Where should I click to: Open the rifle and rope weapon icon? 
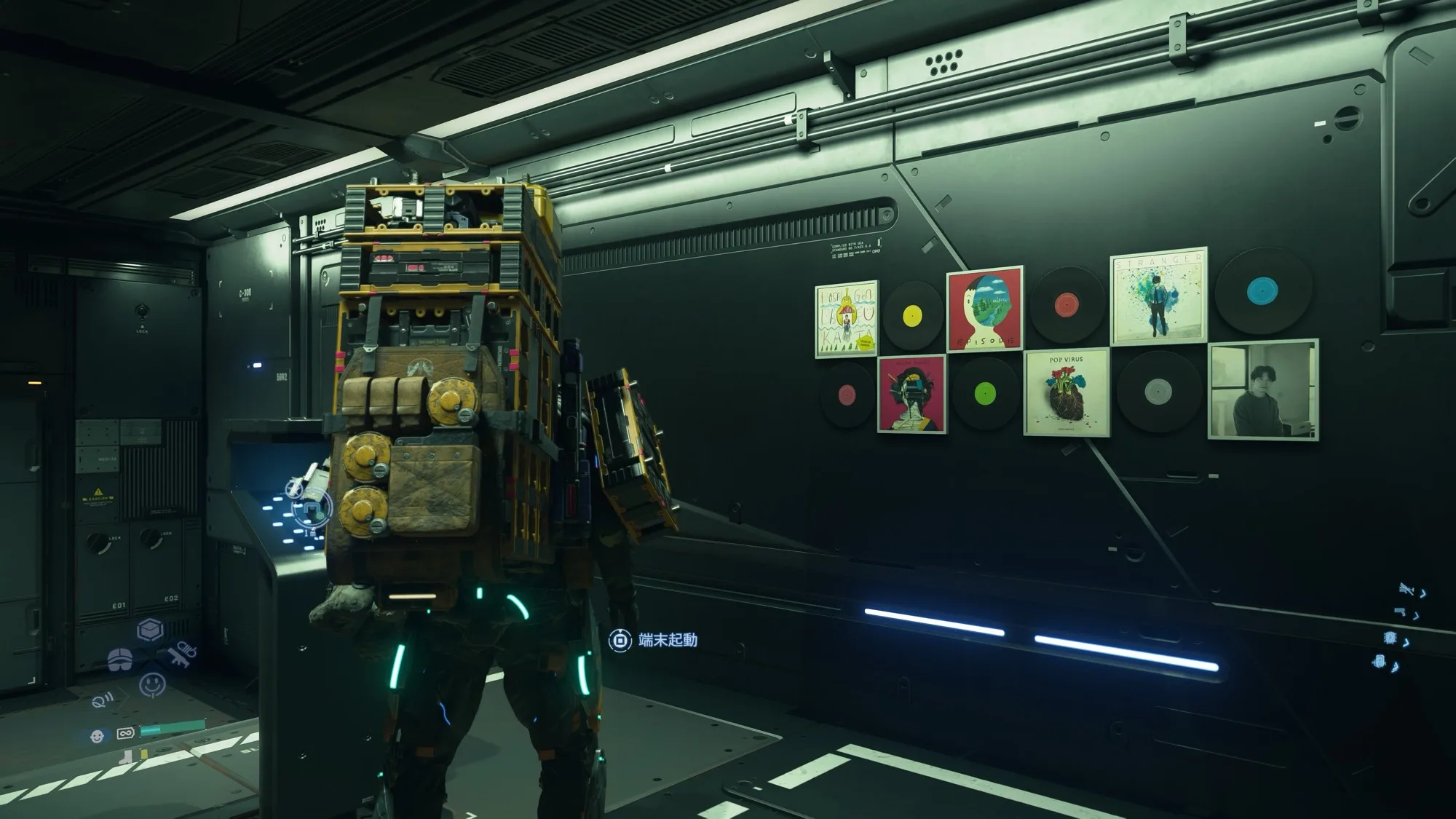pyautogui.click(x=181, y=654)
